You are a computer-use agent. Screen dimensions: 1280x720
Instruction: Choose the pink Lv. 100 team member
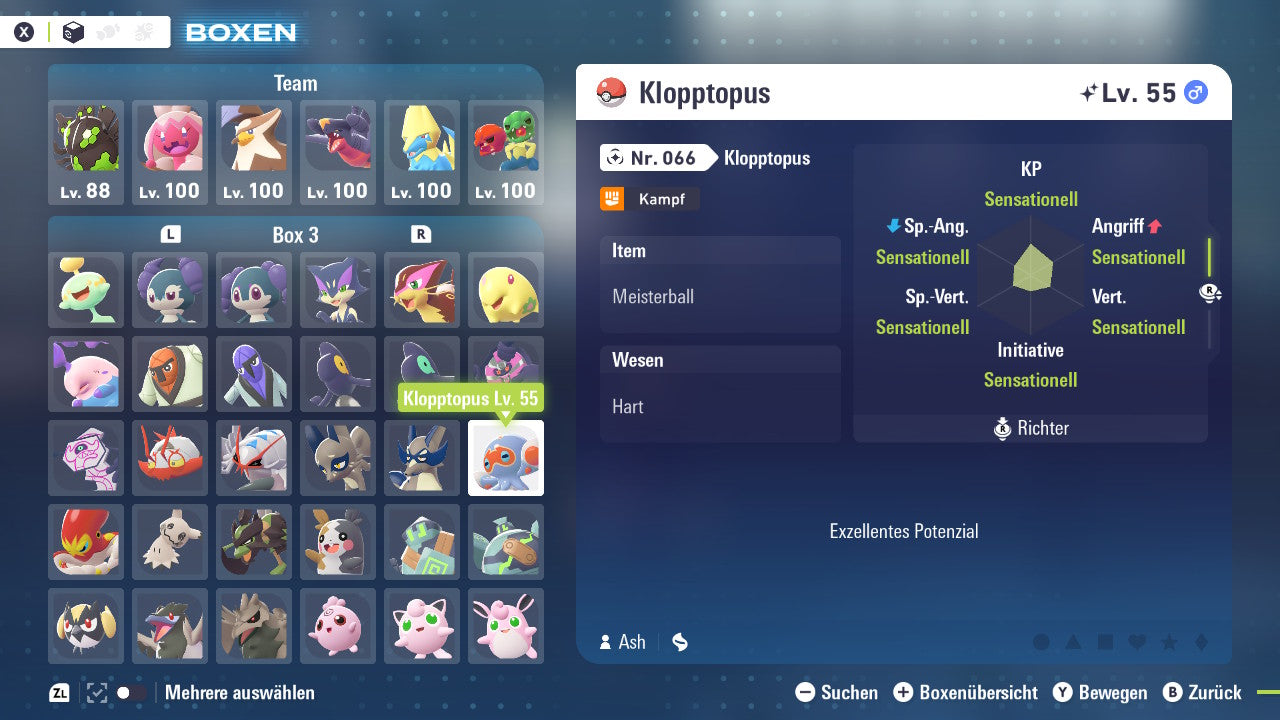pos(170,152)
